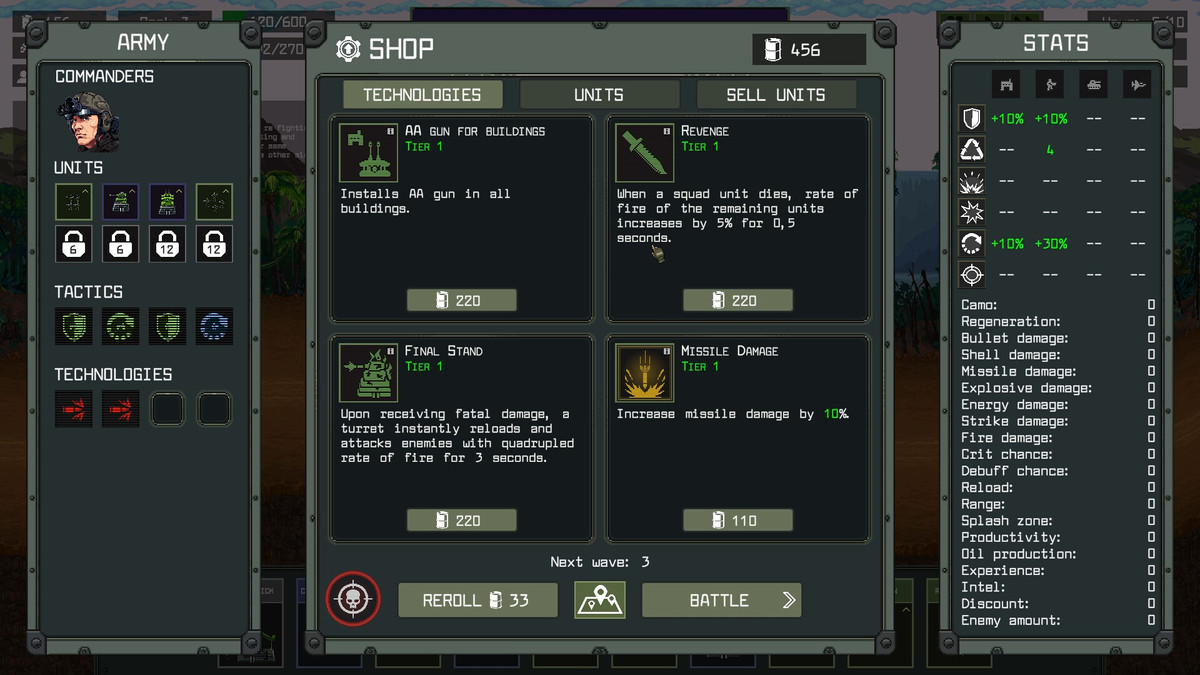Buy Final Stand technology for 220
Image resolution: width=1200 pixels, height=675 pixels.
(461, 520)
